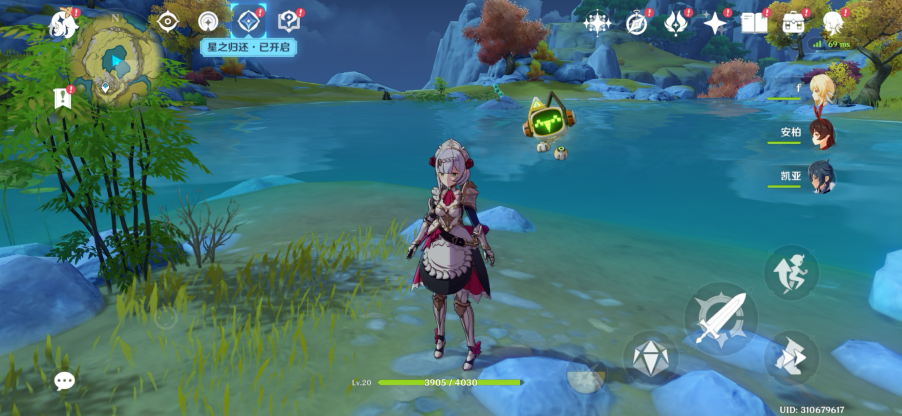The image size is (902, 416).
Task: Open the winged Battle Pass icon
Action: [676, 22]
